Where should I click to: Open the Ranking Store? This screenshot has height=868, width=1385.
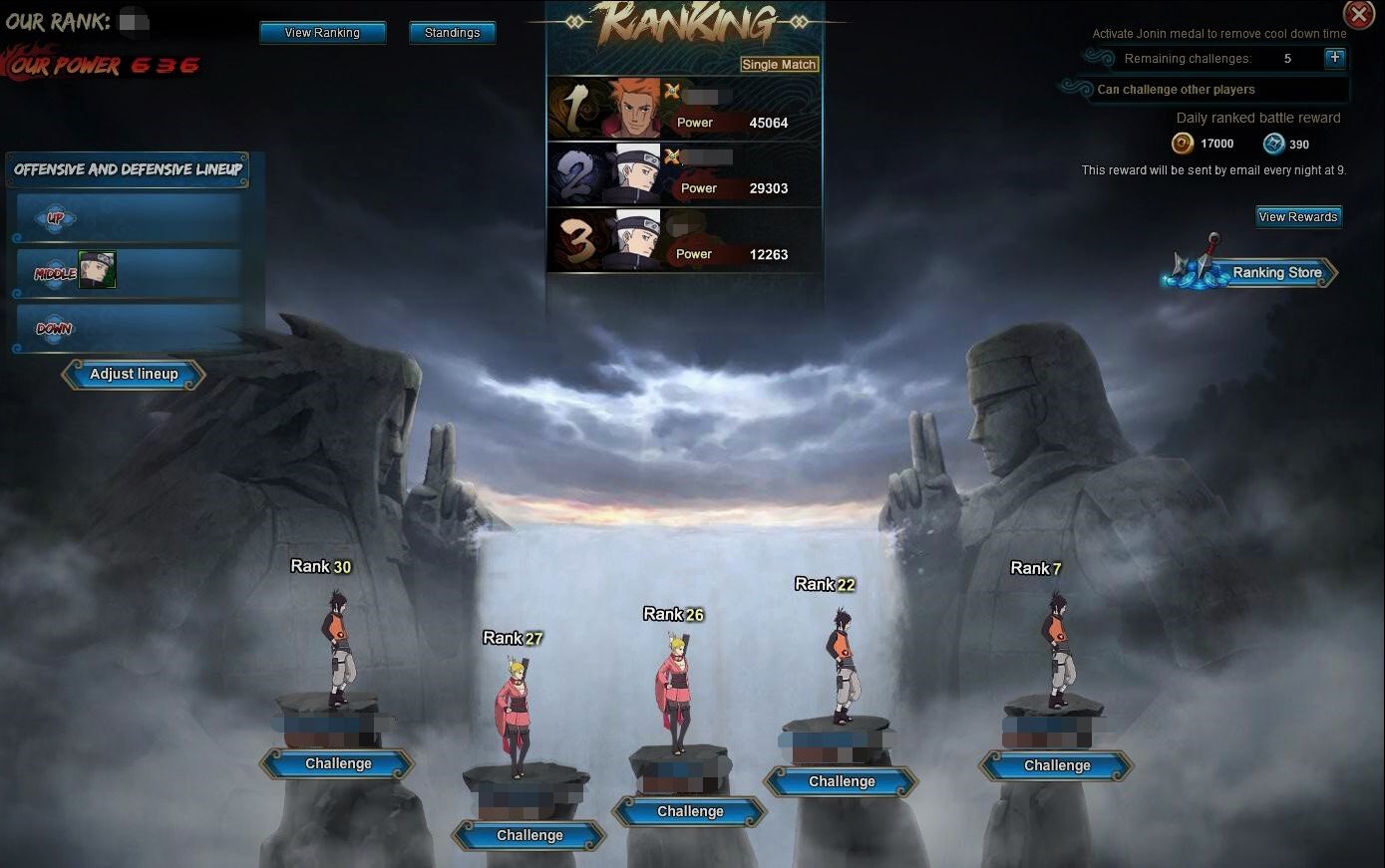(x=1263, y=272)
